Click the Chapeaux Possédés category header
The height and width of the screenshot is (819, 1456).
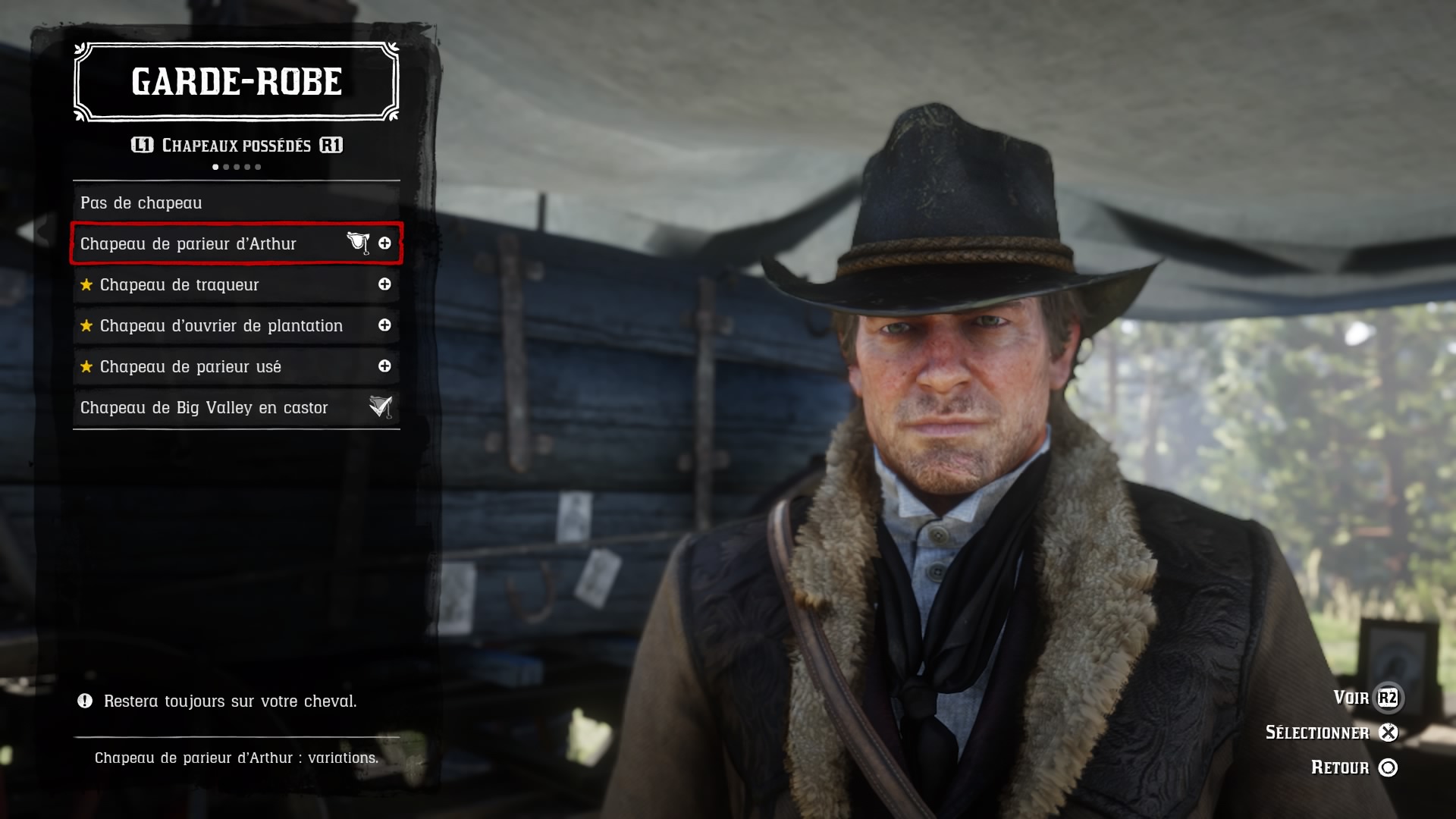(x=237, y=146)
